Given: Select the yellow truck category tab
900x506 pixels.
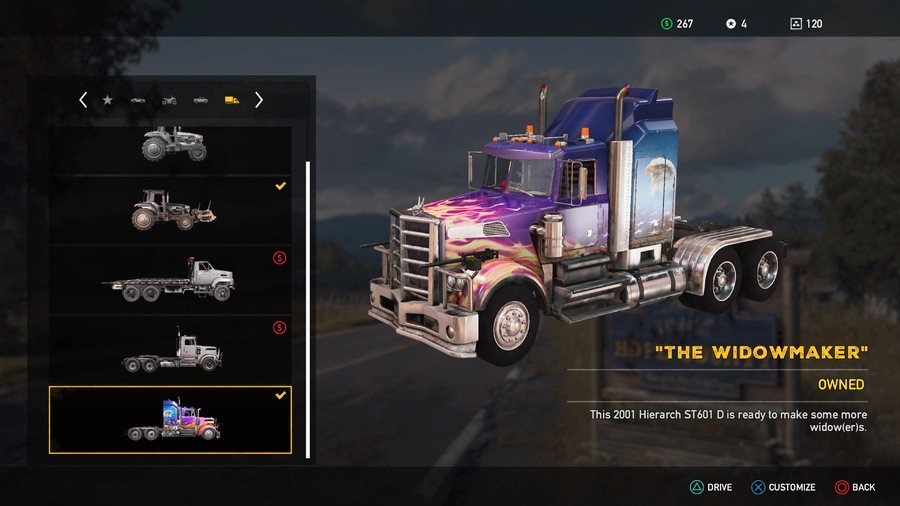Looking at the screenshot, I should (232, 100).
